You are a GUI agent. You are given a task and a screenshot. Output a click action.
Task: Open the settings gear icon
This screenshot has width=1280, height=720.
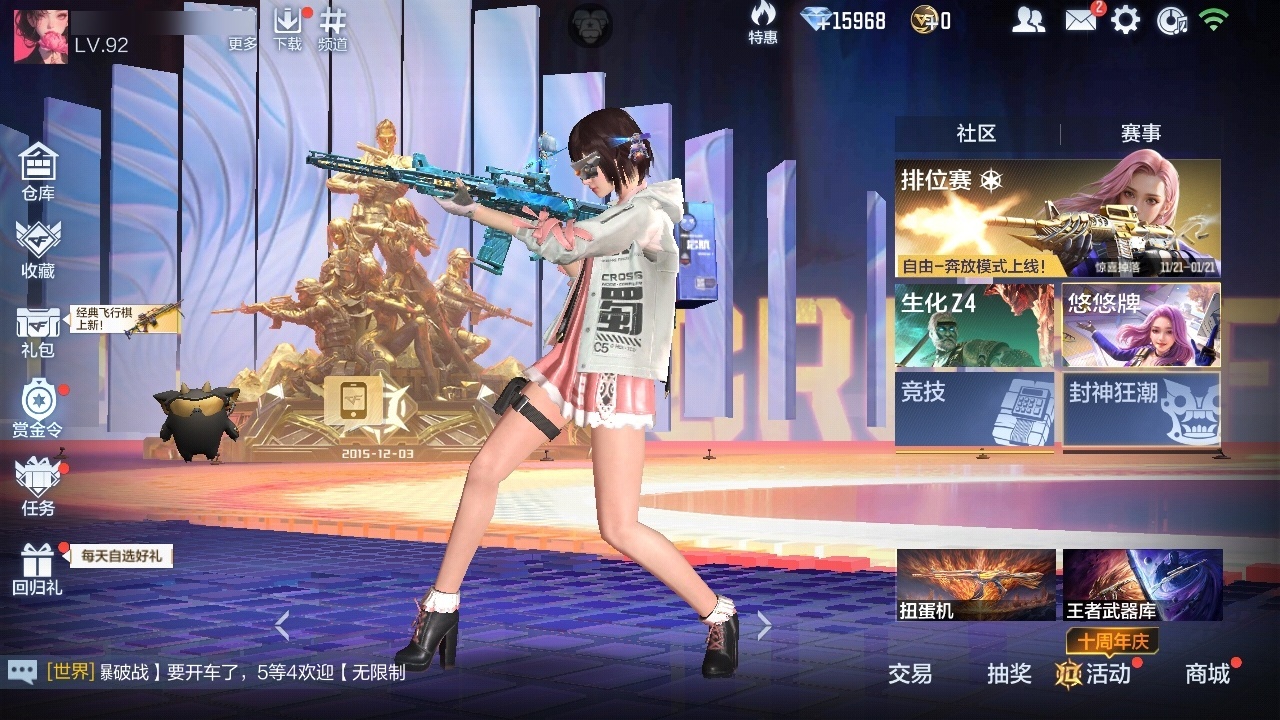[x=1126, y=20]
